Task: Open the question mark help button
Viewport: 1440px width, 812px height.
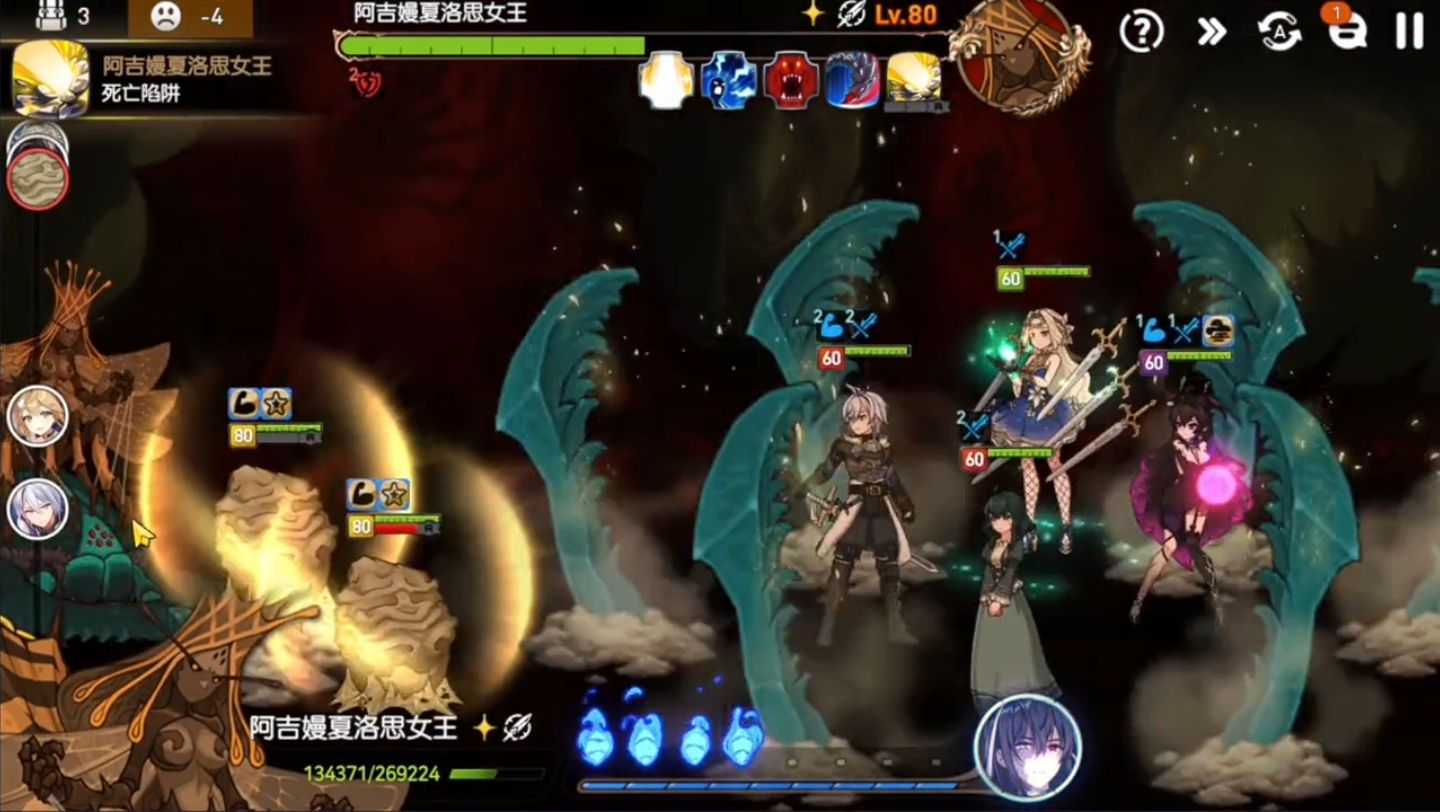Action: (1141, 32)
